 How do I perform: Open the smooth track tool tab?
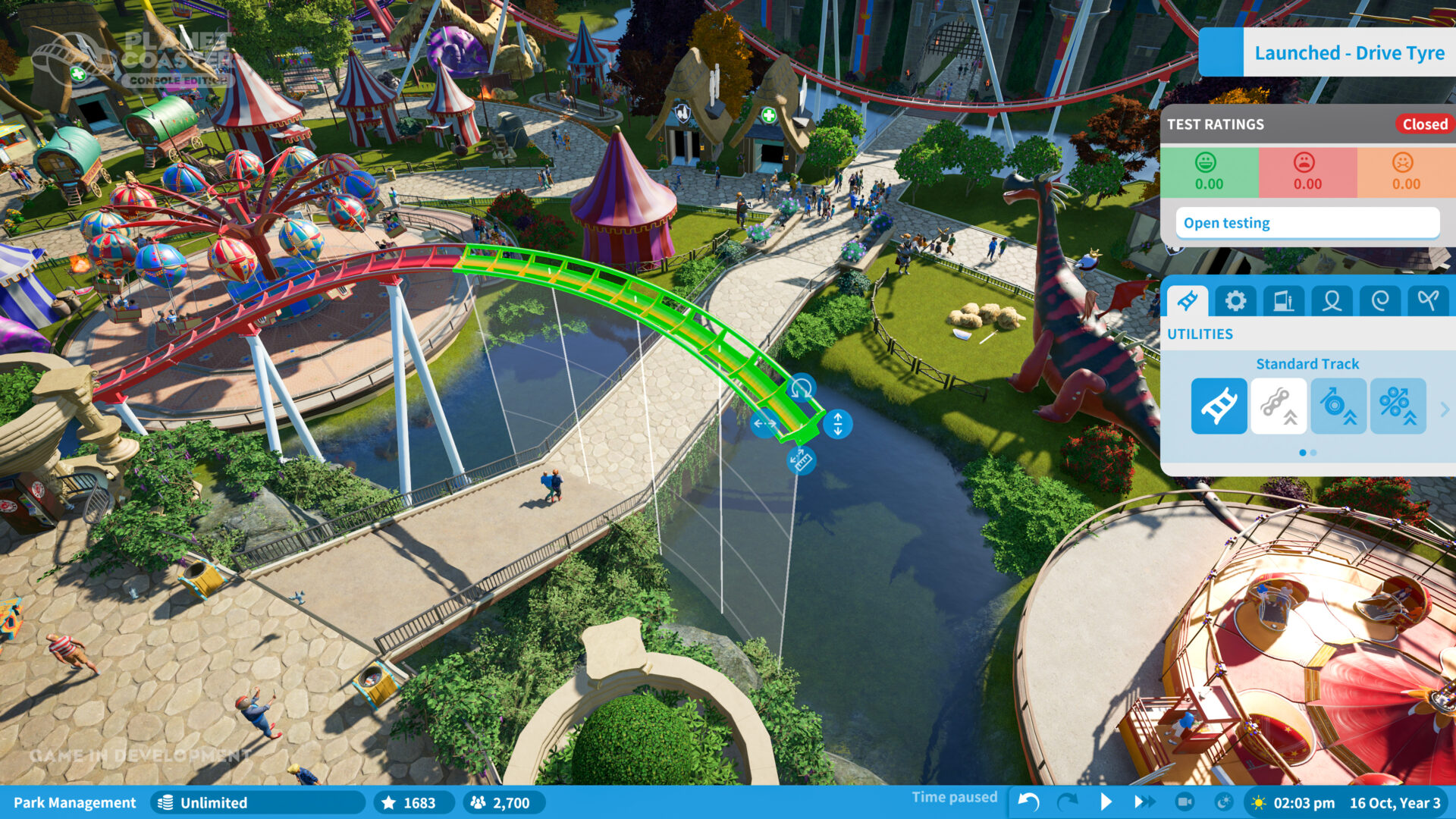(x=1426, y=300)
